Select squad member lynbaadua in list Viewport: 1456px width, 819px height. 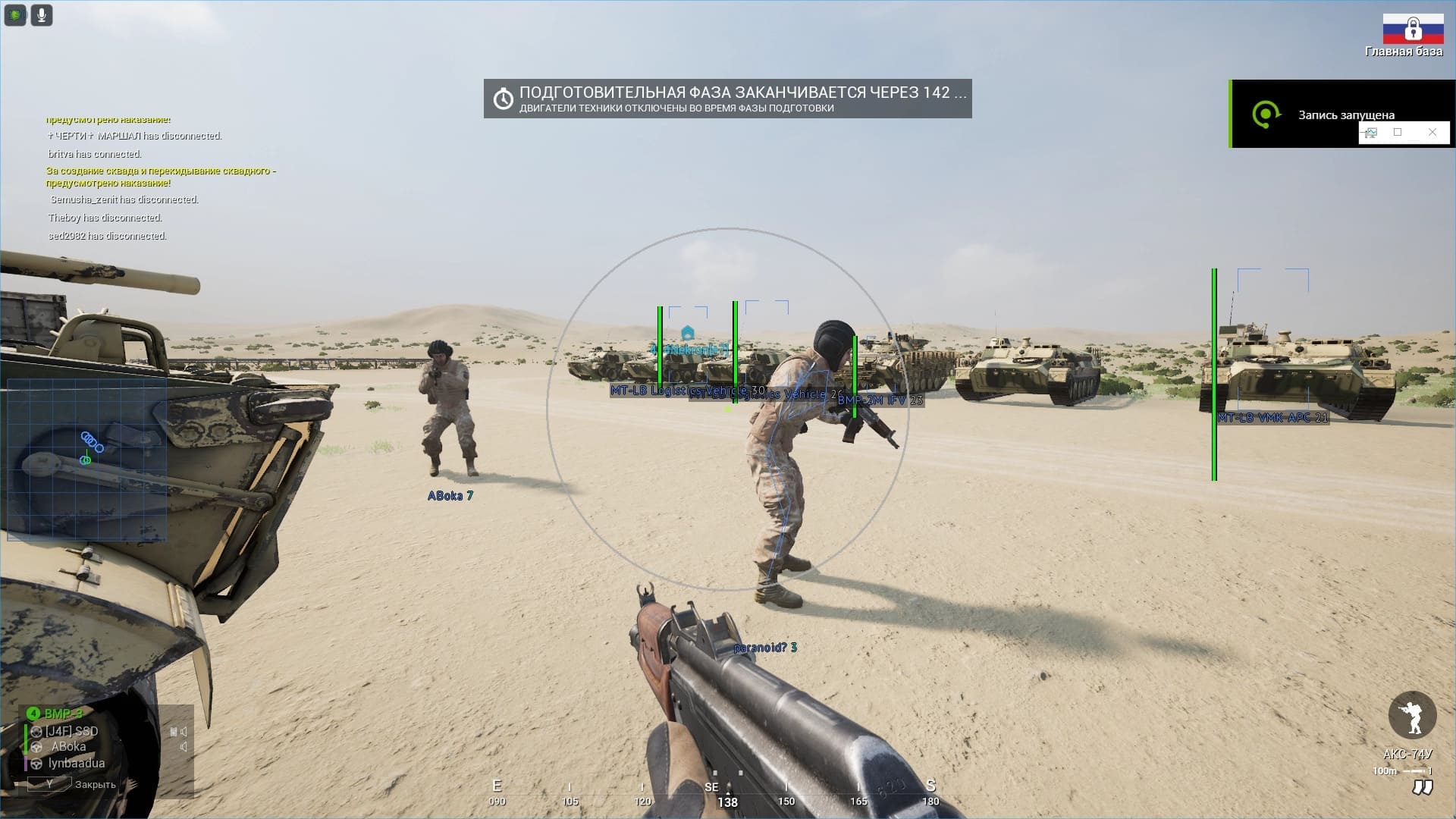click(76, 763)
